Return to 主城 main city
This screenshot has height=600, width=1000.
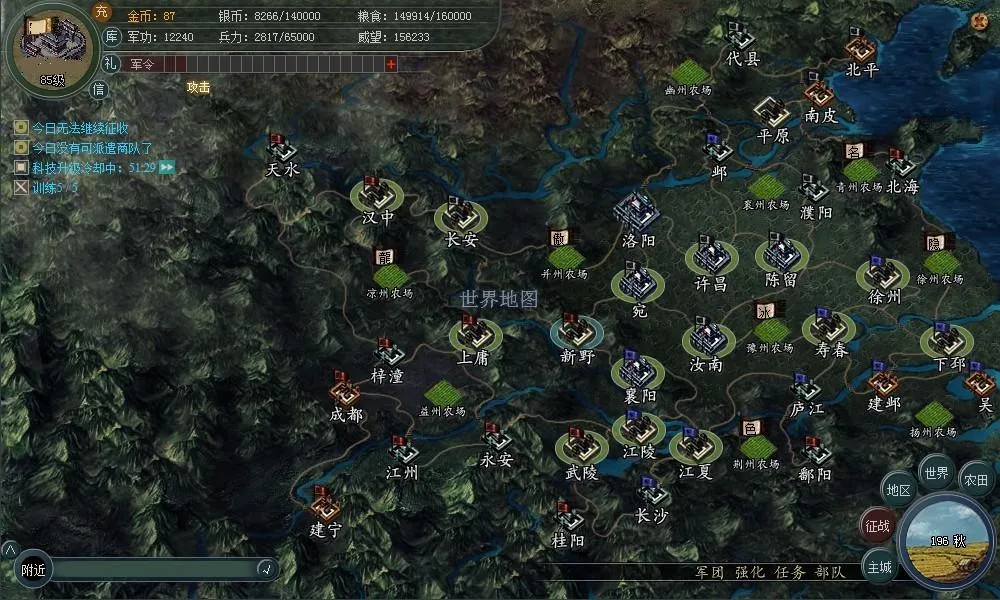(x=879, y=566)
